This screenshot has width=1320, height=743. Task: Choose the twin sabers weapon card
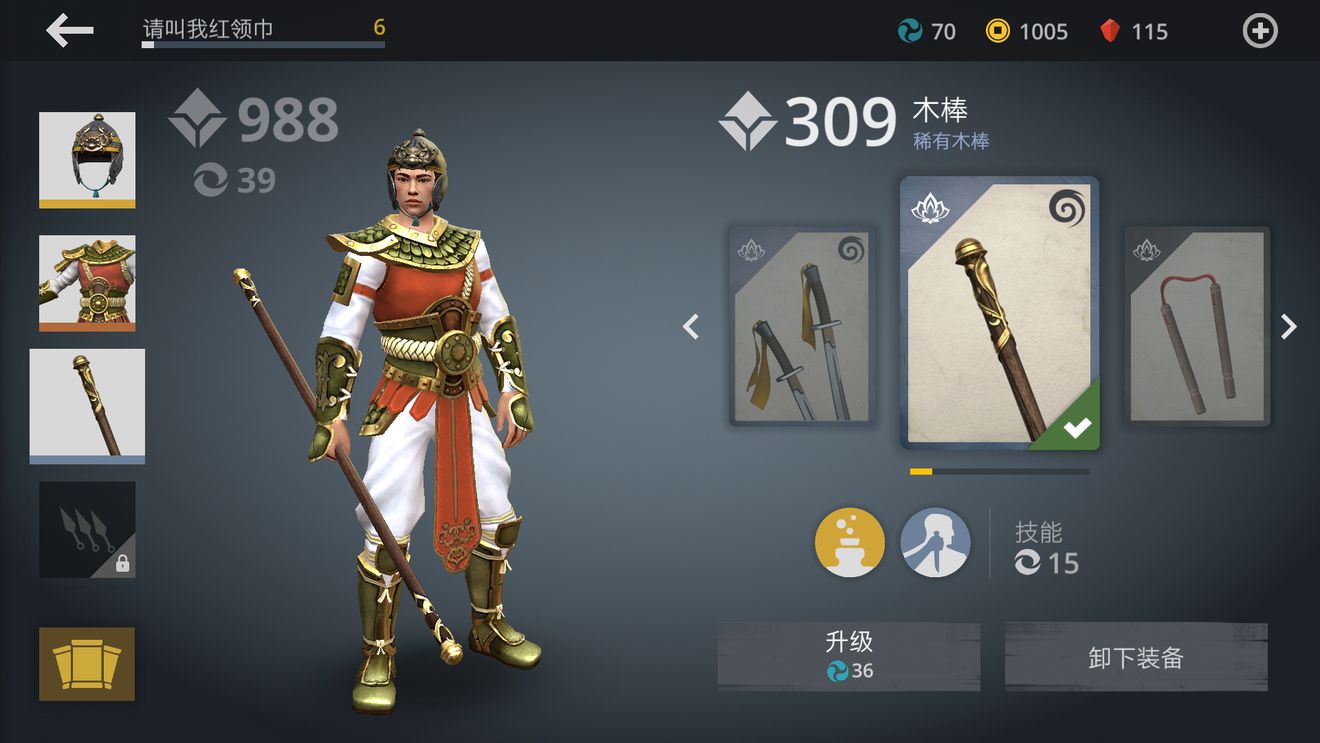(802, 327)
